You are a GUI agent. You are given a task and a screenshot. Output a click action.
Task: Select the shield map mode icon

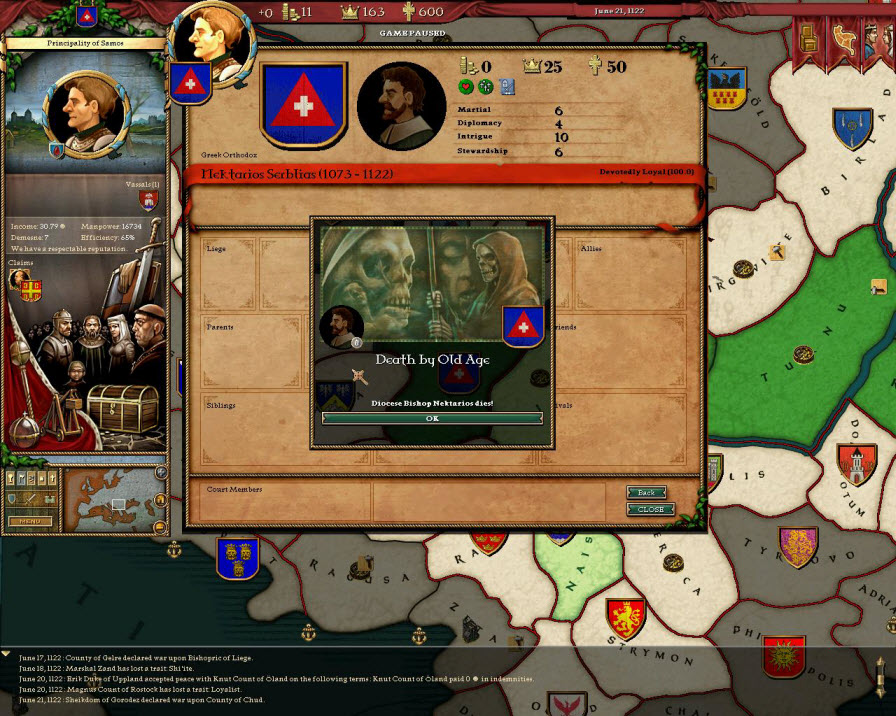coord(13,498)
